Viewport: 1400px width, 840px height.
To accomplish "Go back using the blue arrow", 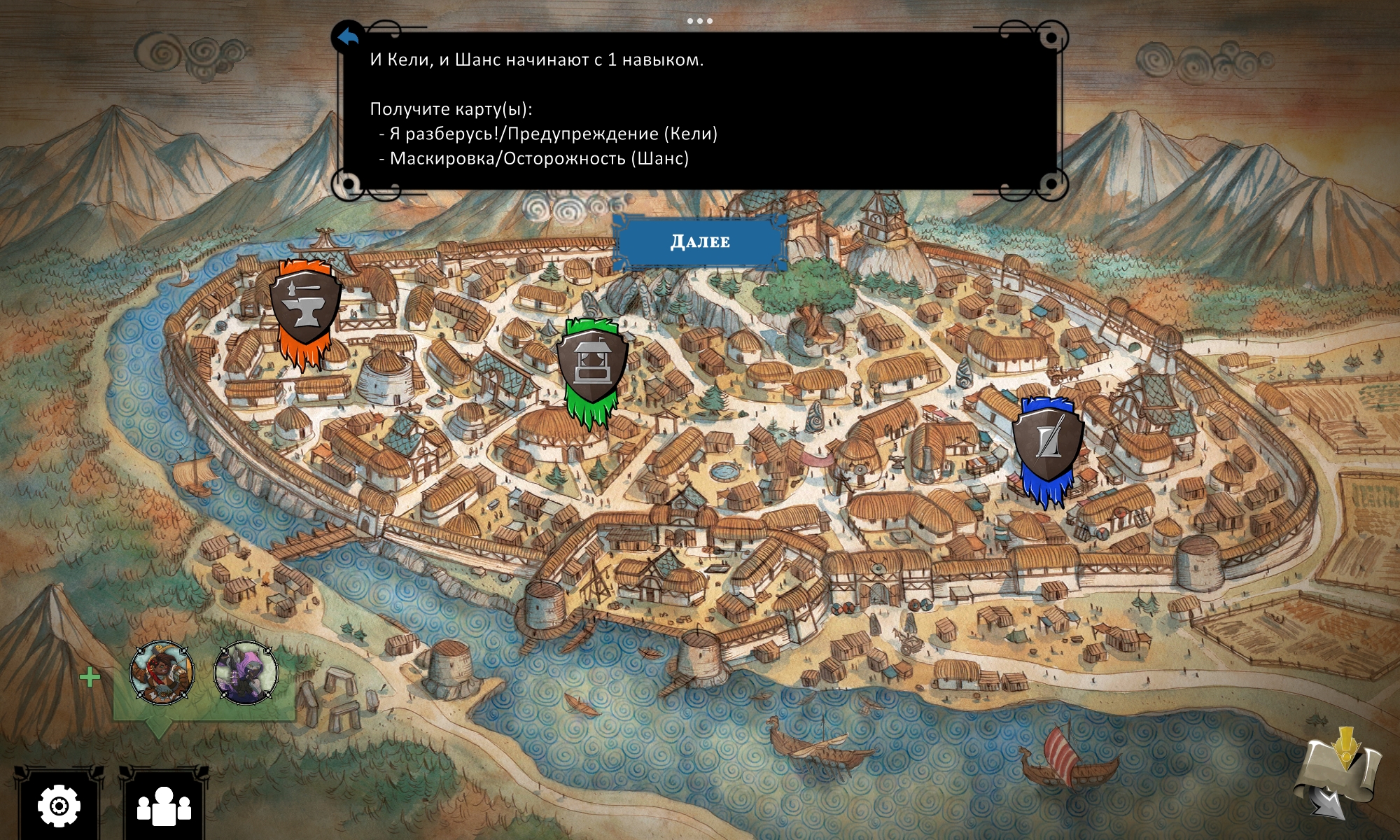I will 348,37.
